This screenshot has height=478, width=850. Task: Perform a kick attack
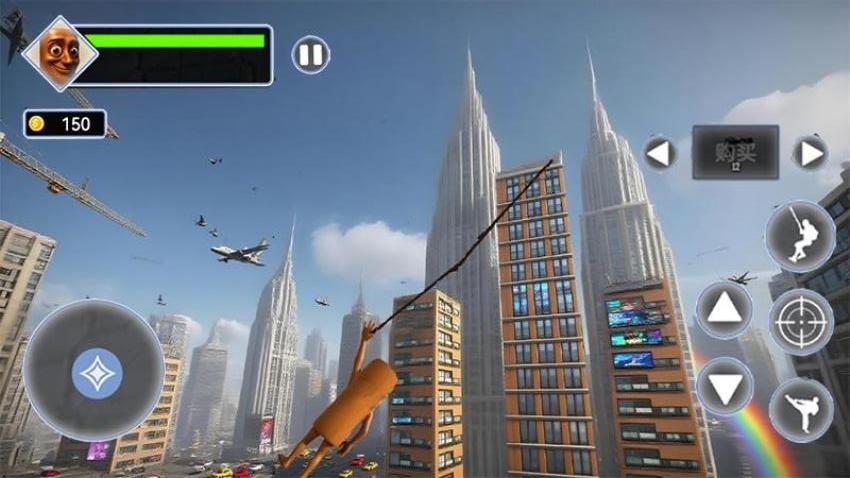801,409
